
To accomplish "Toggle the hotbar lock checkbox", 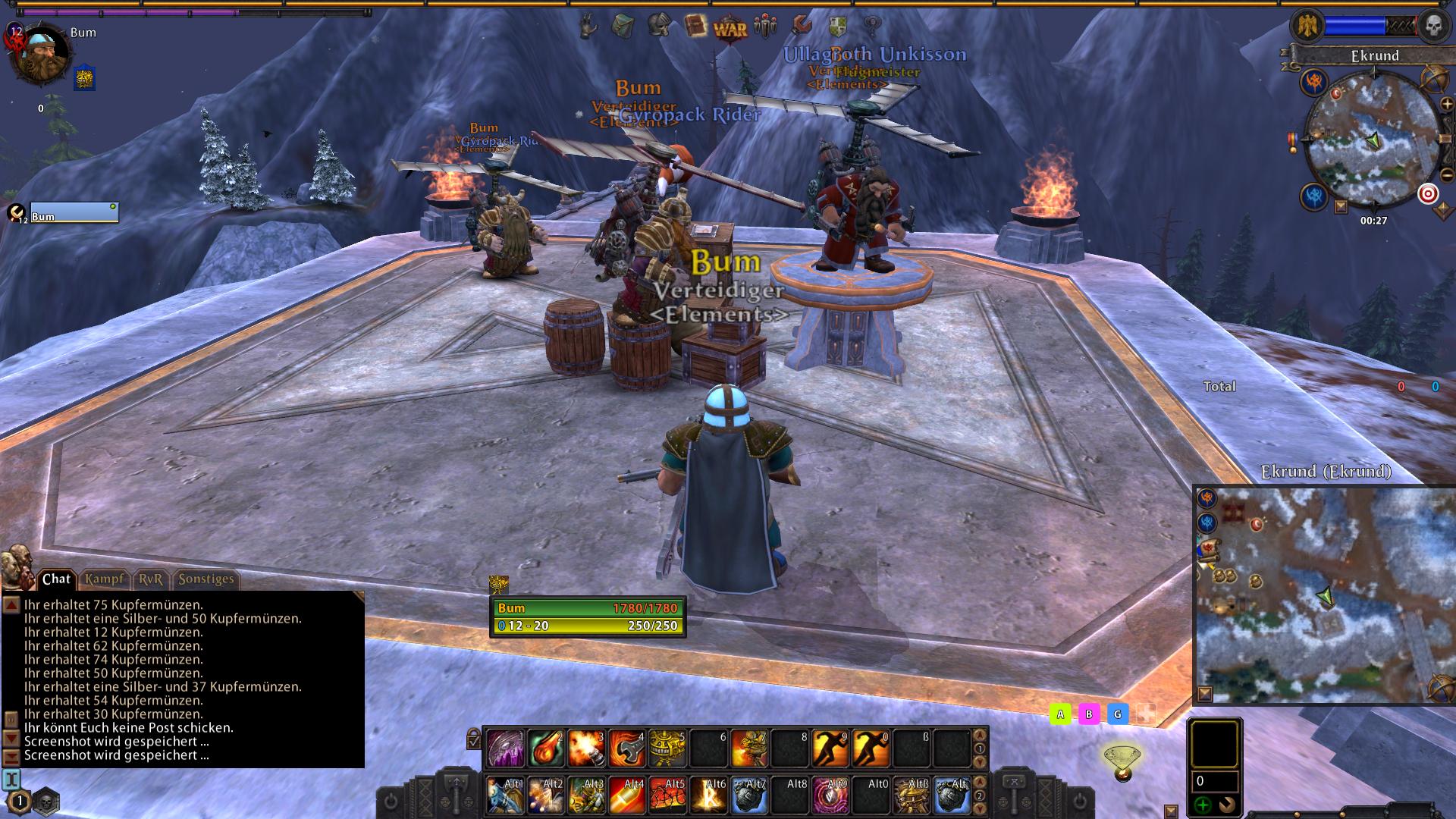I will (x=474, y=739).
